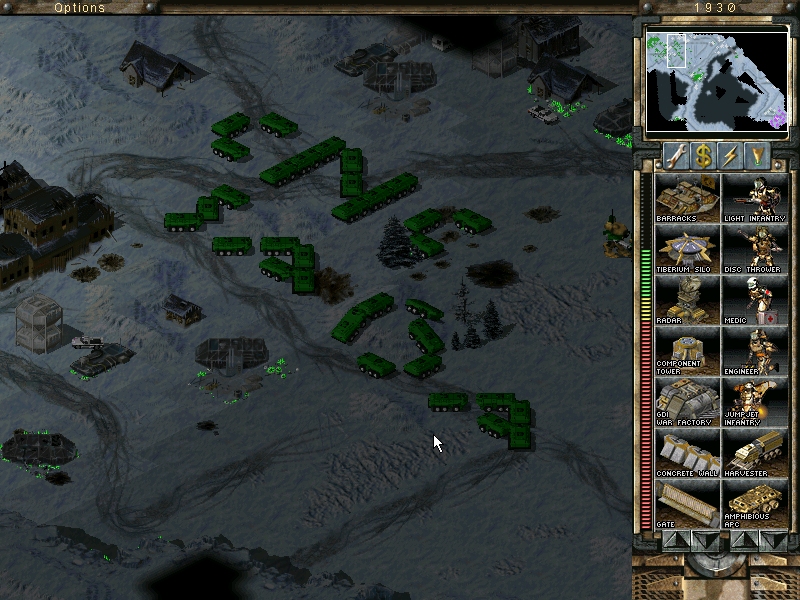Train an Engineer

[755, 351]
